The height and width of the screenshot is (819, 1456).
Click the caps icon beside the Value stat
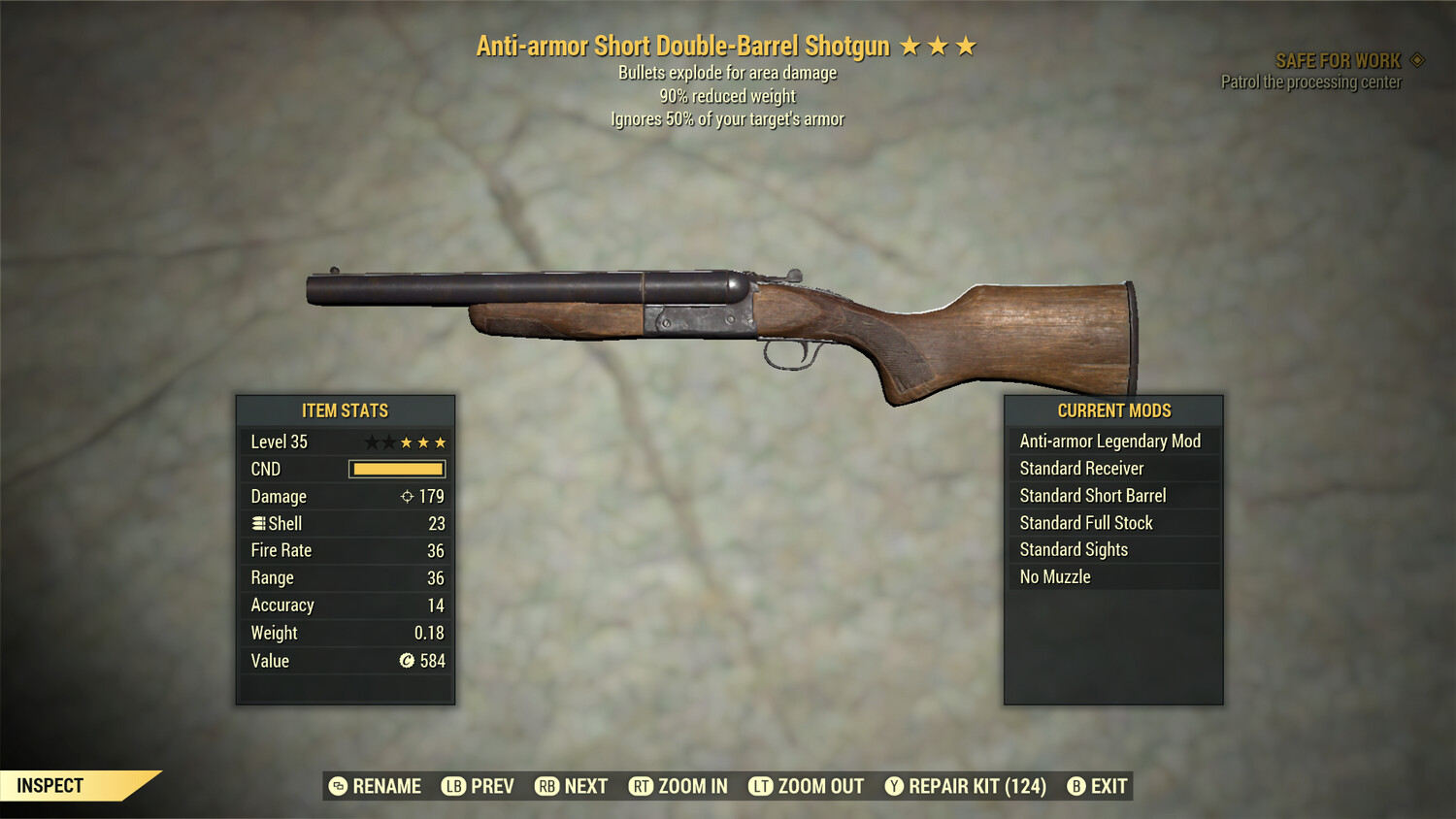pyautogui.click(x=411, y=661)
